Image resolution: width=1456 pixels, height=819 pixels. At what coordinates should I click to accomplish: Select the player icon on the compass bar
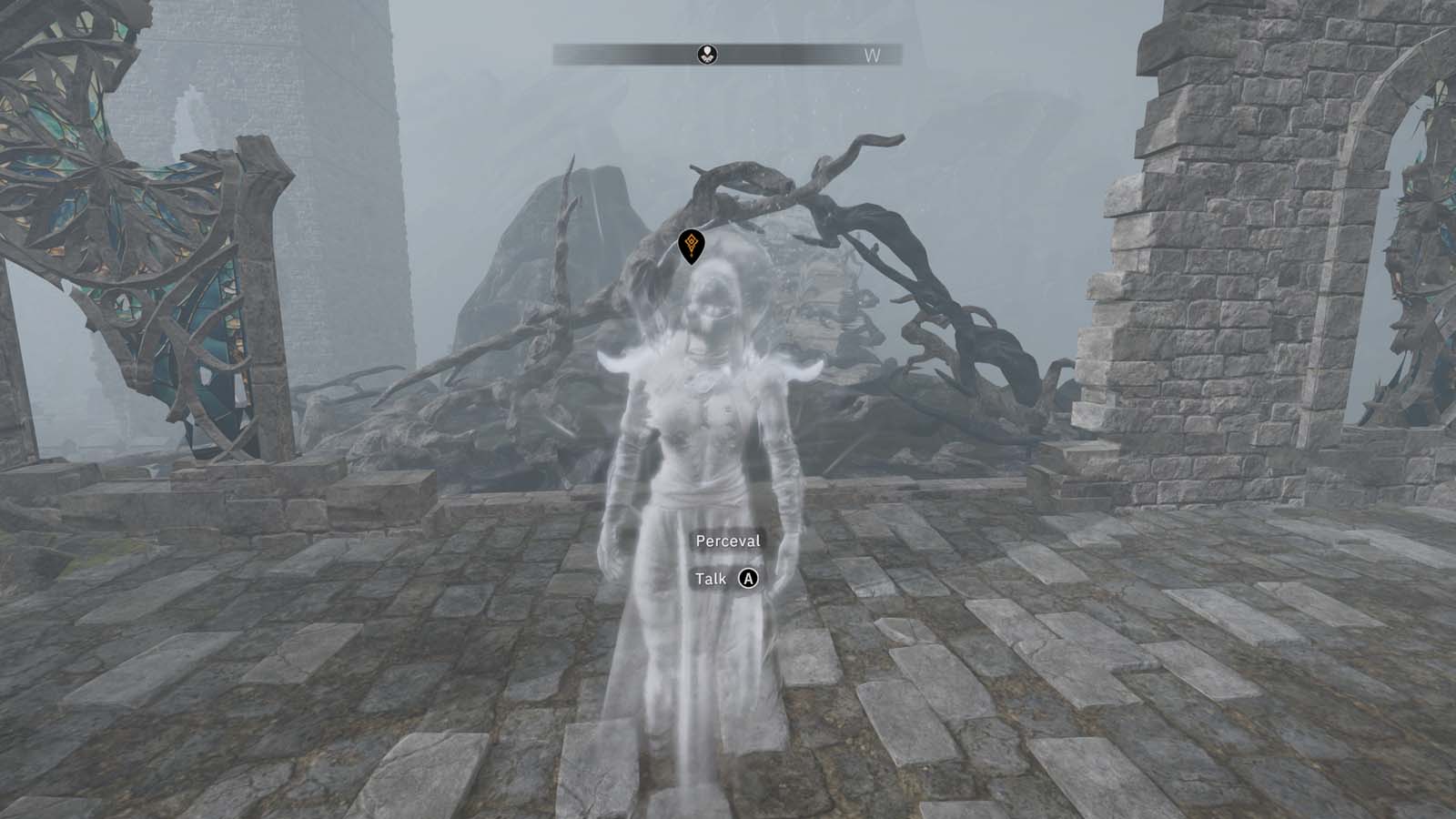(709, 55)
